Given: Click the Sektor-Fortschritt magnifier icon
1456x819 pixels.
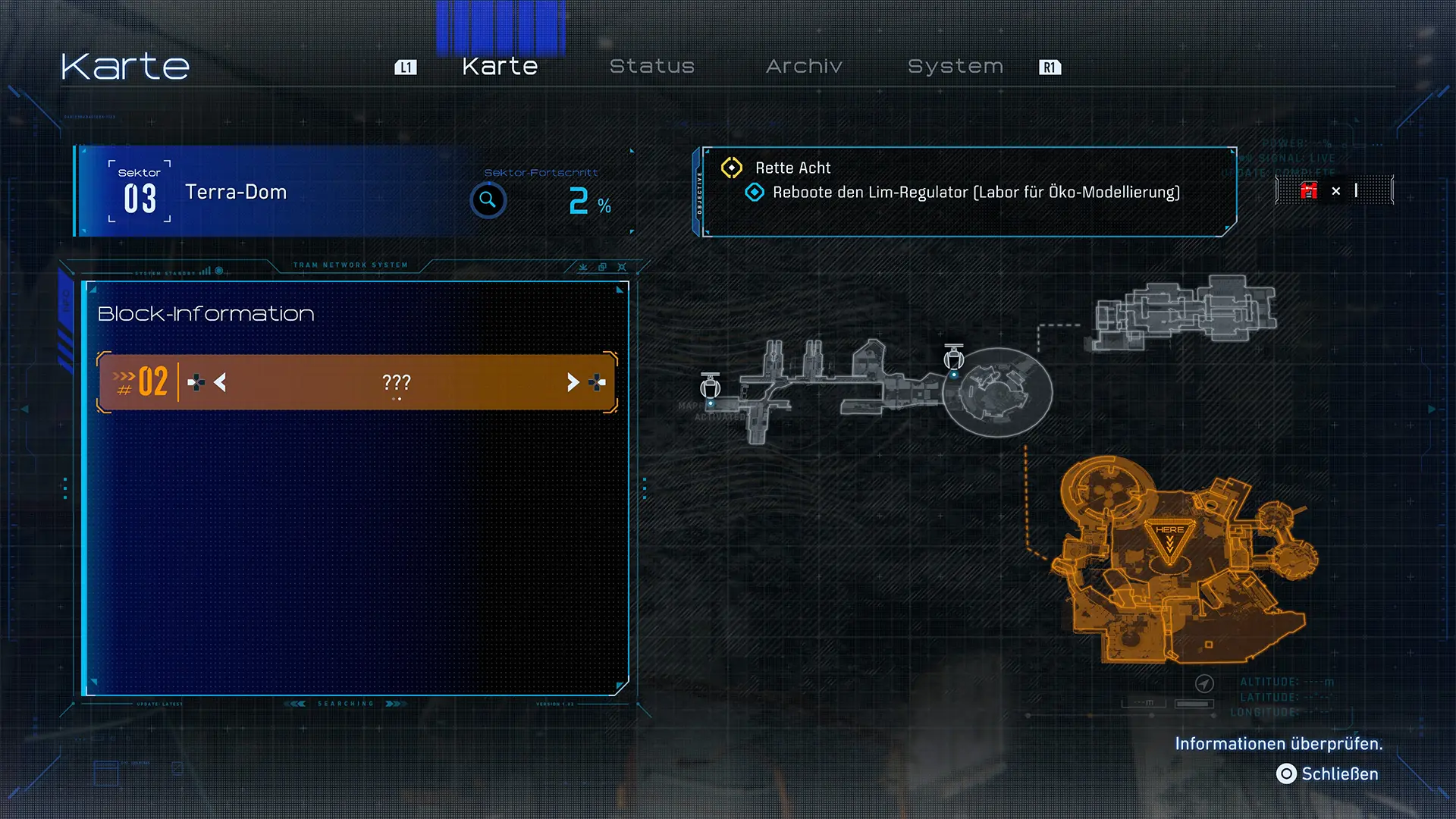Looking at the screenshot, I should [488, 200].
